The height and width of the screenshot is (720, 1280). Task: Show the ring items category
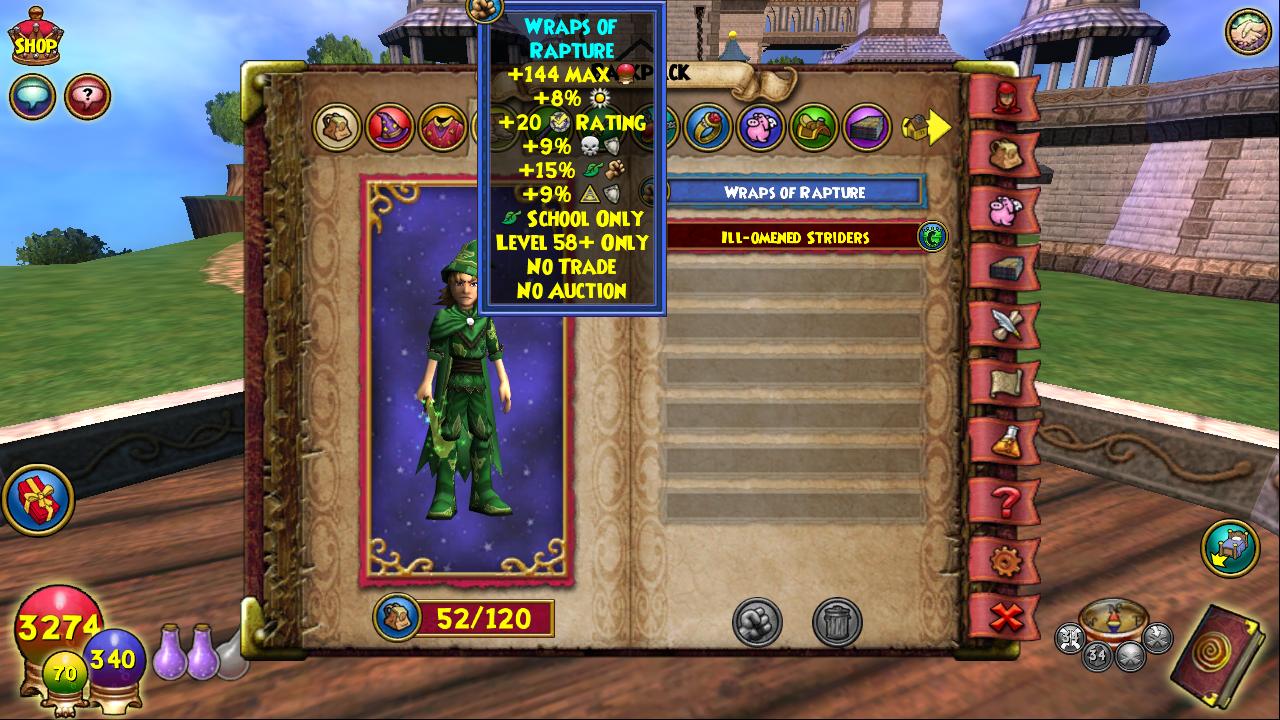[x=708, y=127]
